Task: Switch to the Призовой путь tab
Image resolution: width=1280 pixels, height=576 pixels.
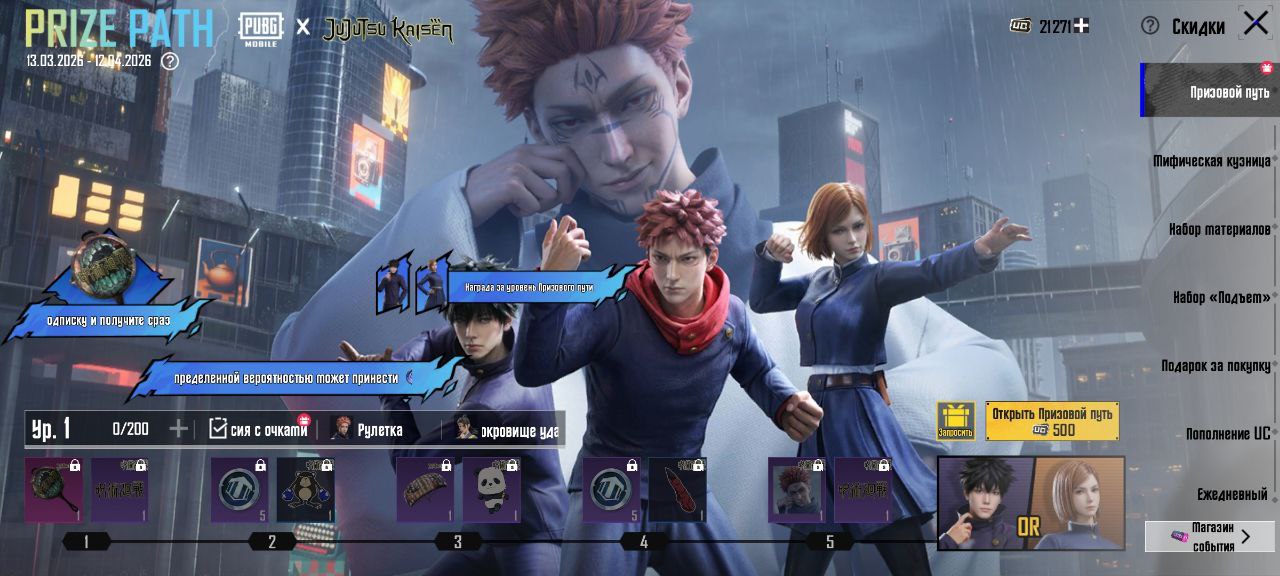Action: pyautogui.click(x=1210, y=91)
